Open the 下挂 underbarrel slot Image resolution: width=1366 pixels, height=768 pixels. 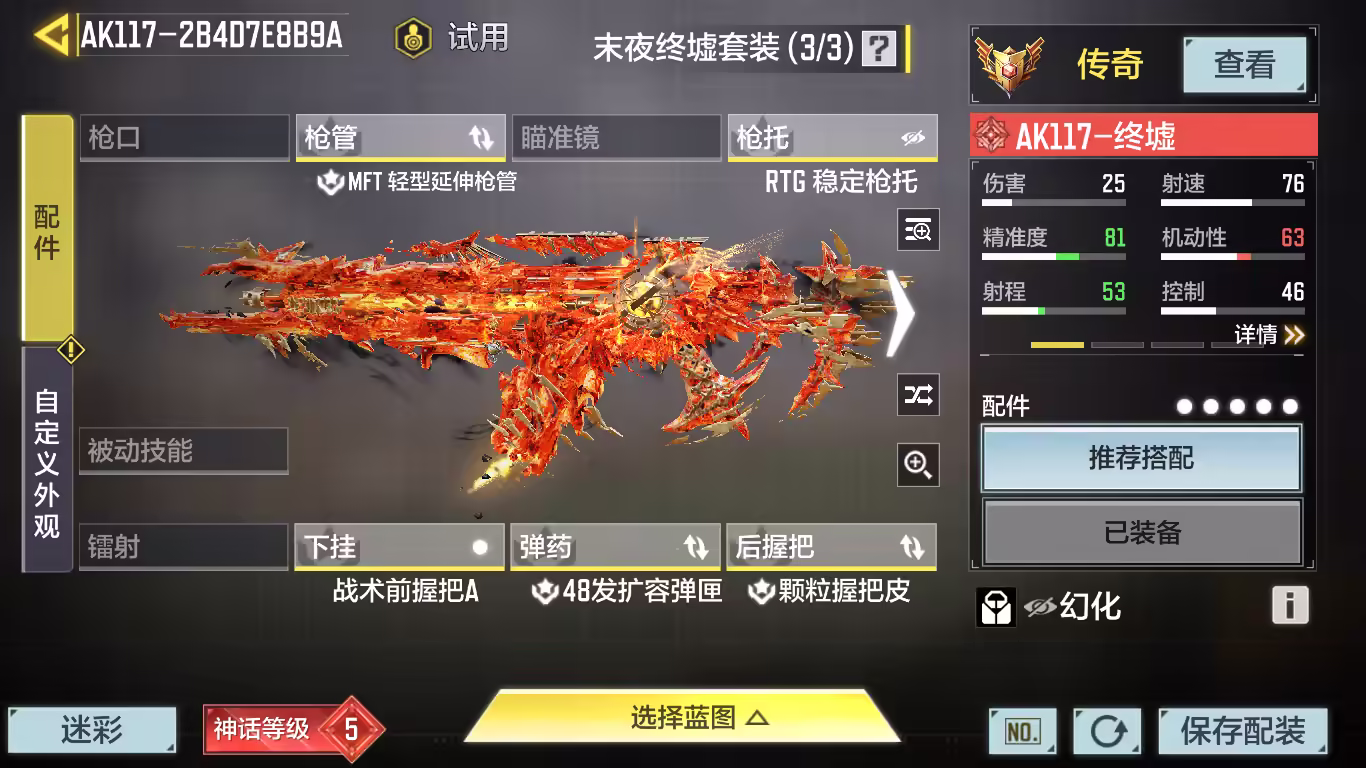(x=399, y=547)
